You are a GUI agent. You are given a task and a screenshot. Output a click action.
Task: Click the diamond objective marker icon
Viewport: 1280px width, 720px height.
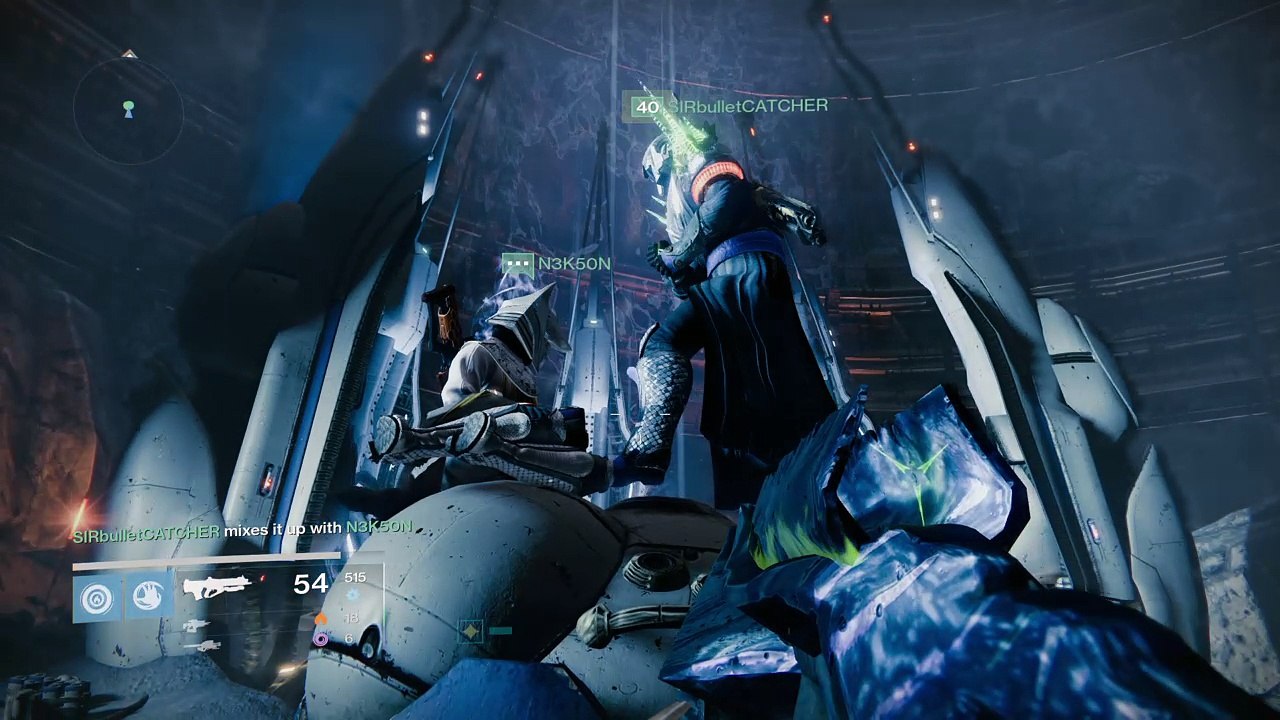pyautogui.click(x=470, y=631)
